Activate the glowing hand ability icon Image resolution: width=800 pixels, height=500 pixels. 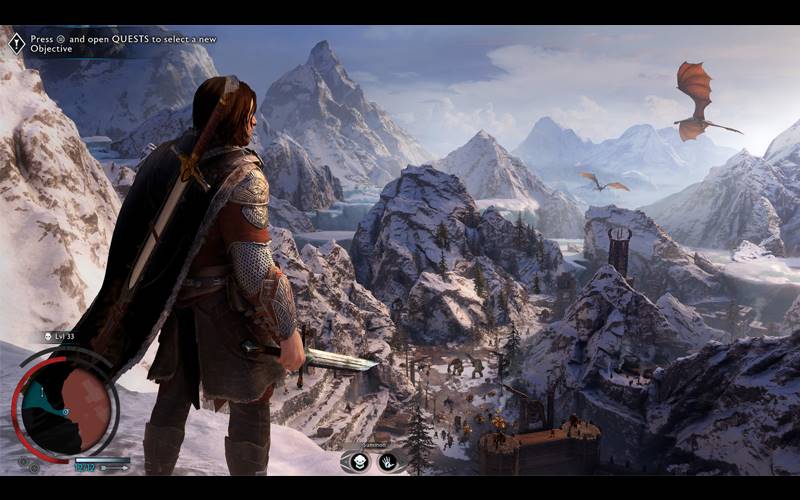(x=387, y=461)
